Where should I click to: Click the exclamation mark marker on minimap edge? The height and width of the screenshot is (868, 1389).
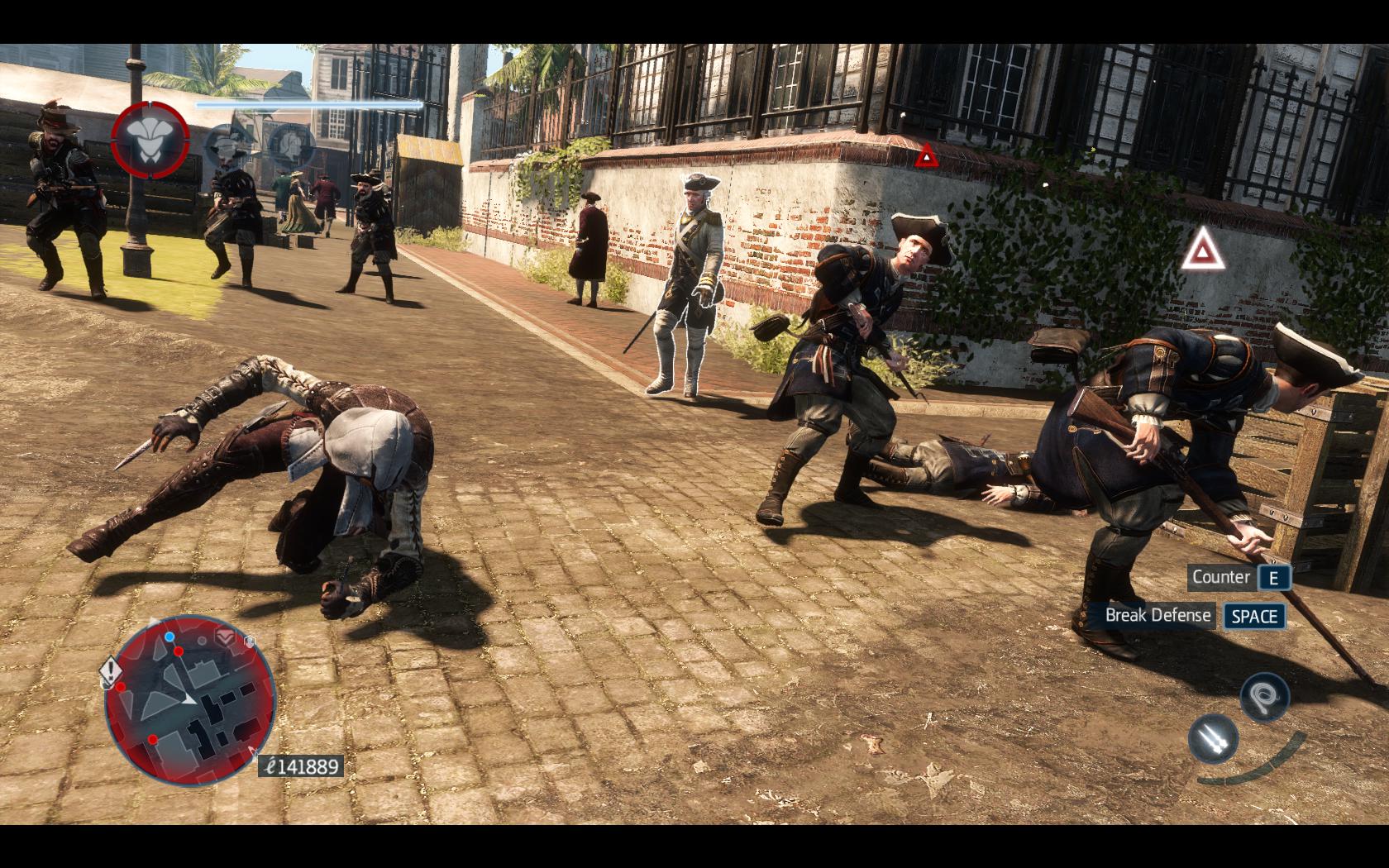pos(111,670)
